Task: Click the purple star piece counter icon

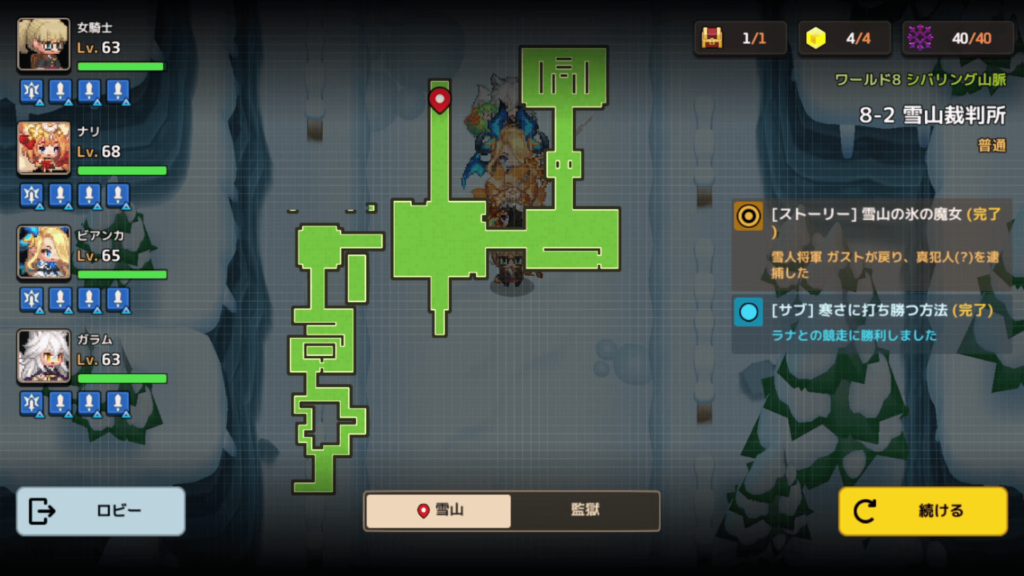Action: (919, 38)
